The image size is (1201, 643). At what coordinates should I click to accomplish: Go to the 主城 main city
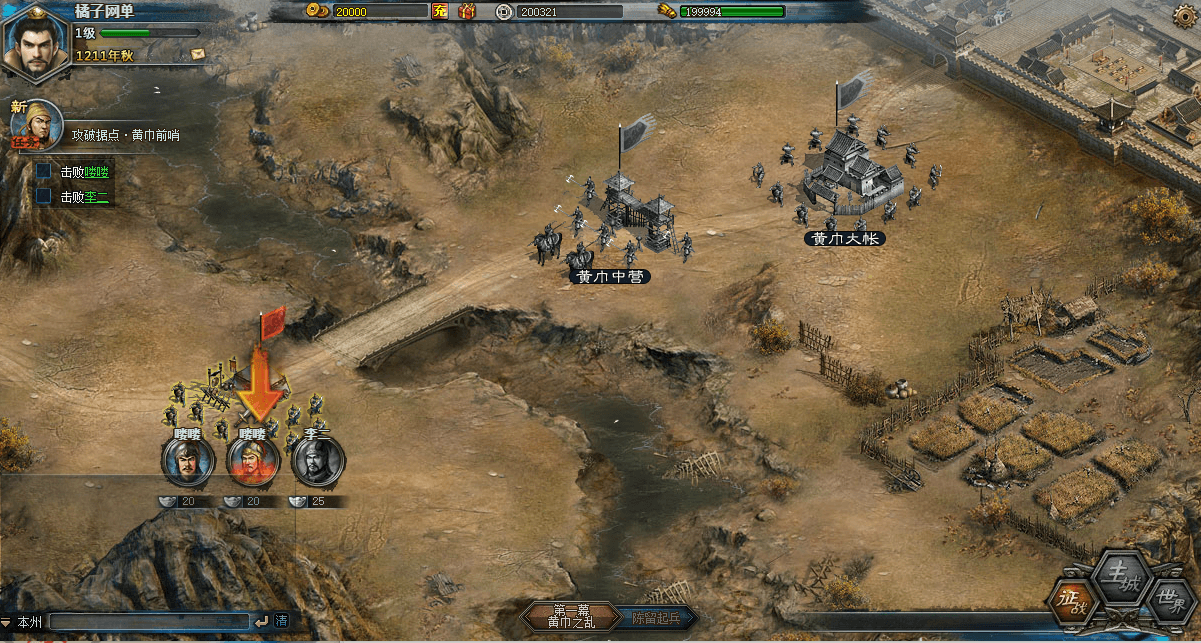1115,573
